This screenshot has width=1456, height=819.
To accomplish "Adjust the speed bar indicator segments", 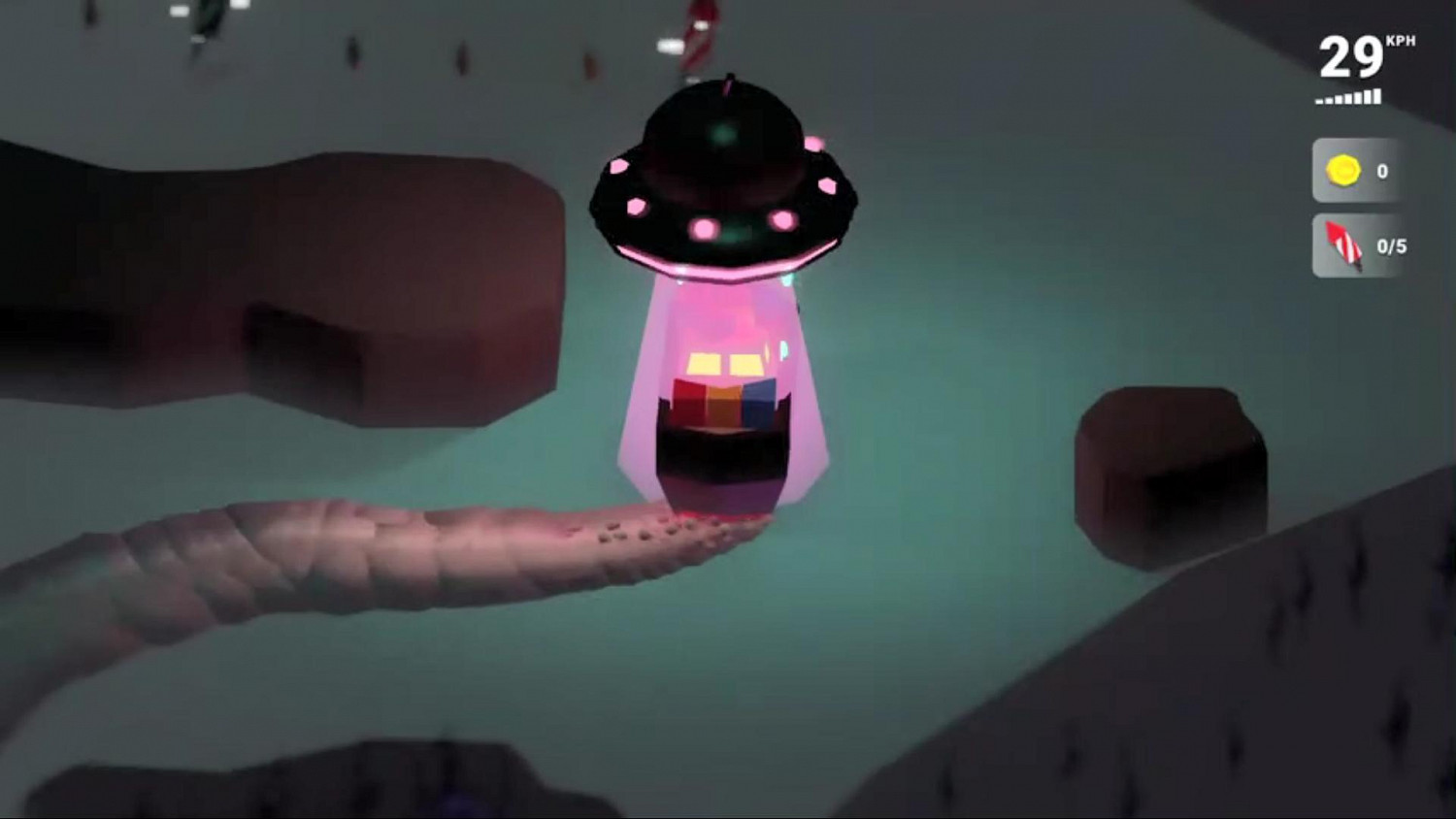I will click(1348, 97).
